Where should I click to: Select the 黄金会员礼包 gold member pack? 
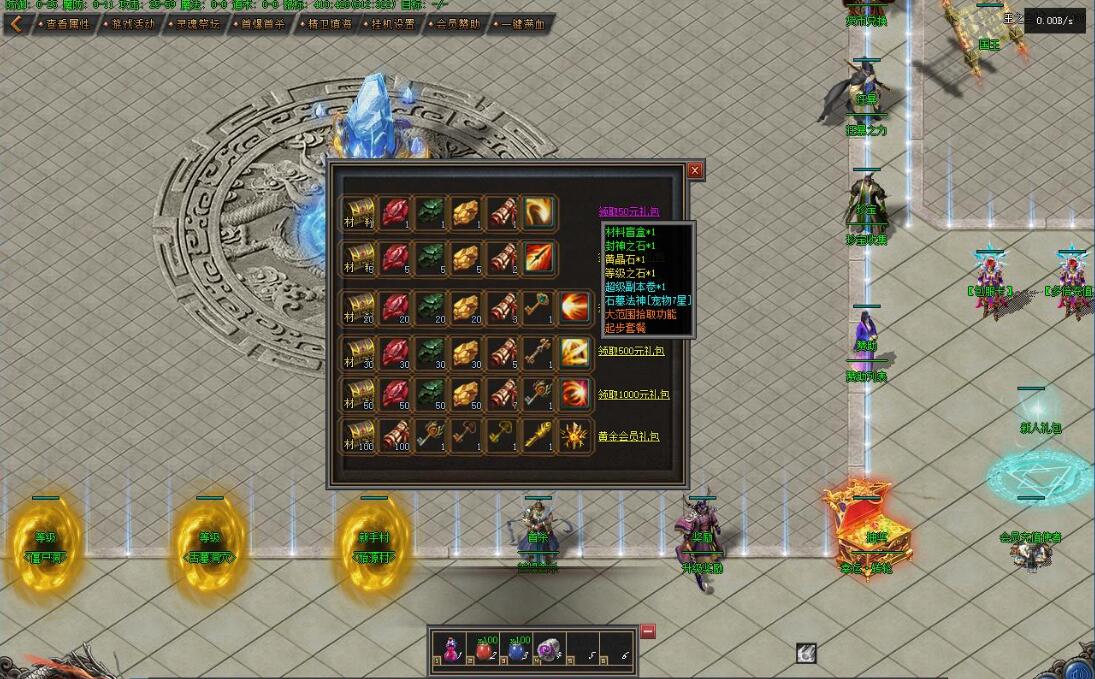(629, 437)
